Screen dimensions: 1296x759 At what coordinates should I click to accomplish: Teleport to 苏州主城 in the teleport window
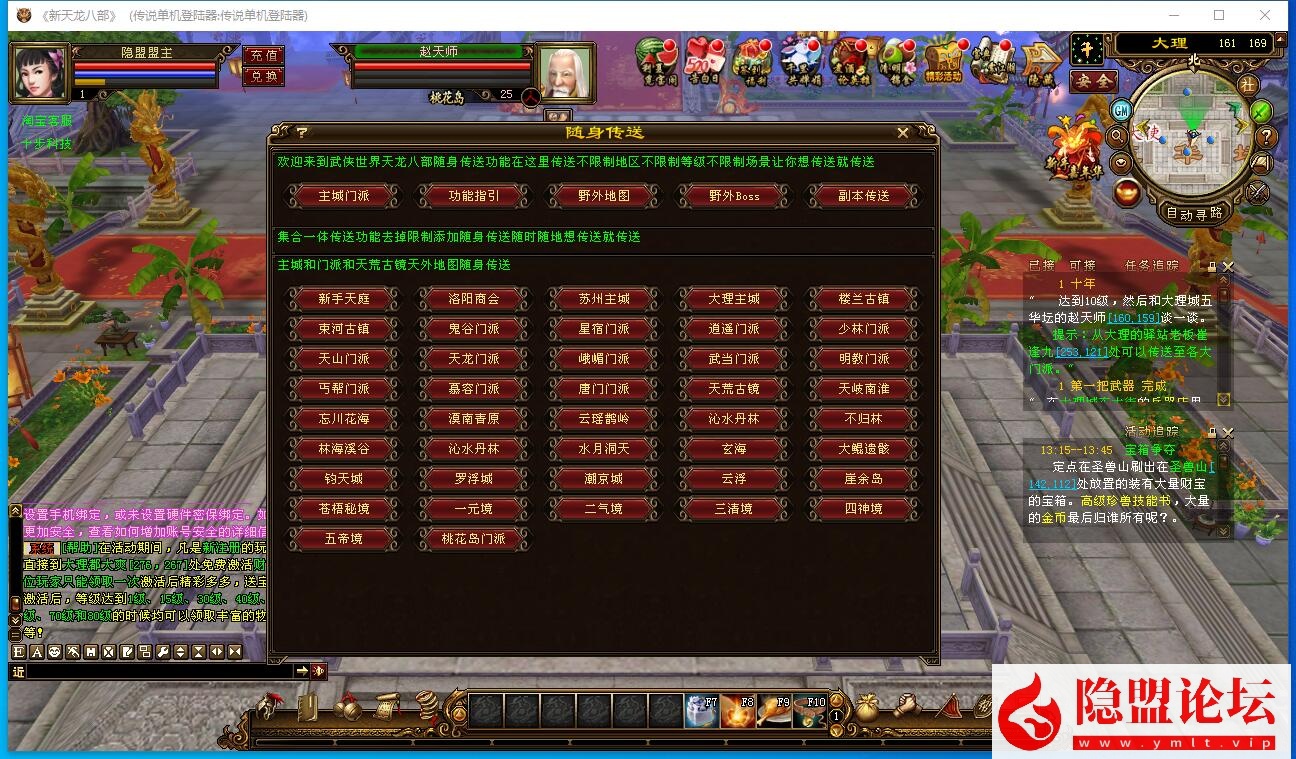(x=603, y=298)
